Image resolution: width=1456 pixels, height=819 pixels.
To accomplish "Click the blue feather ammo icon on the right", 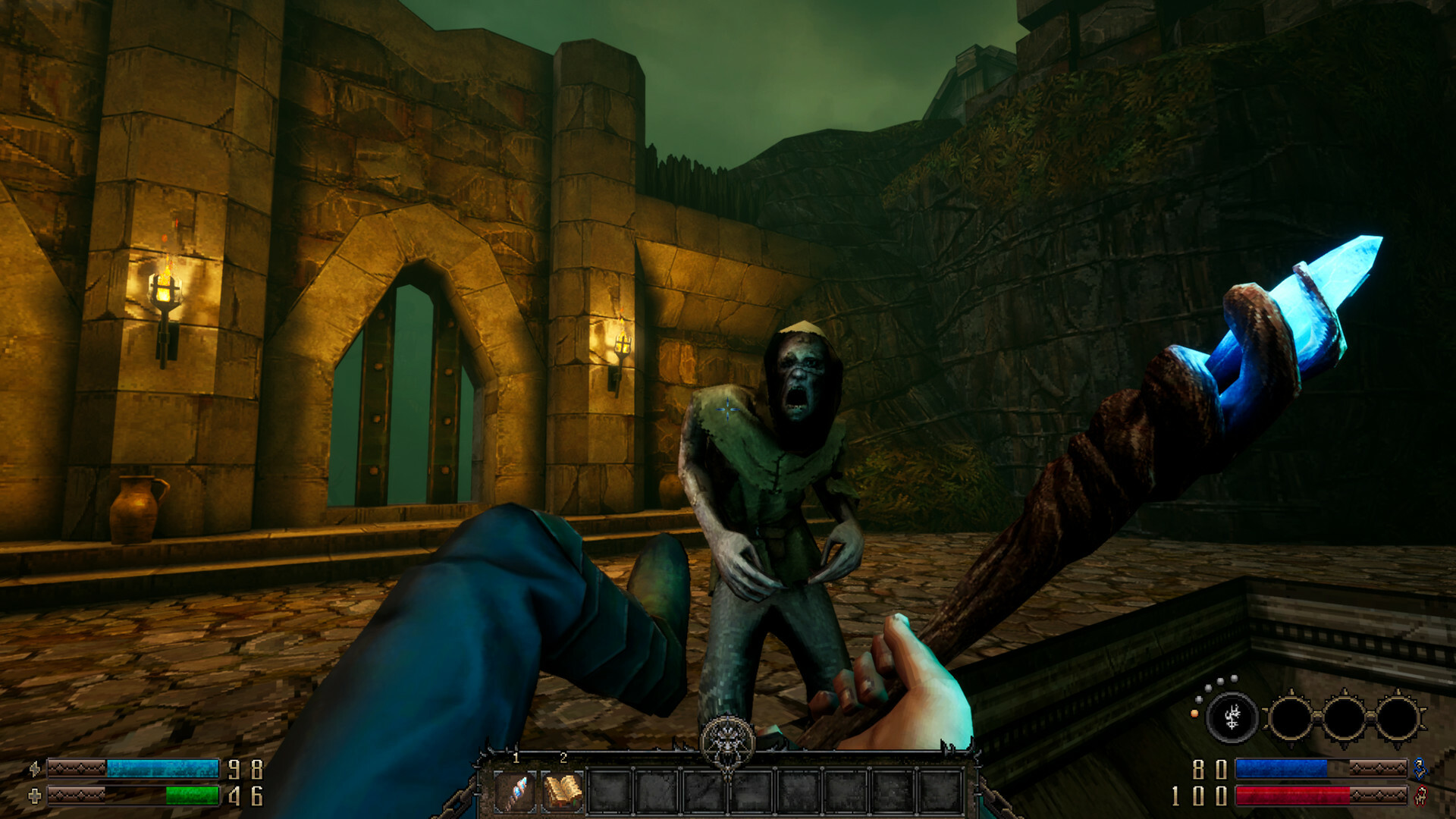I will click(1421, 769).
